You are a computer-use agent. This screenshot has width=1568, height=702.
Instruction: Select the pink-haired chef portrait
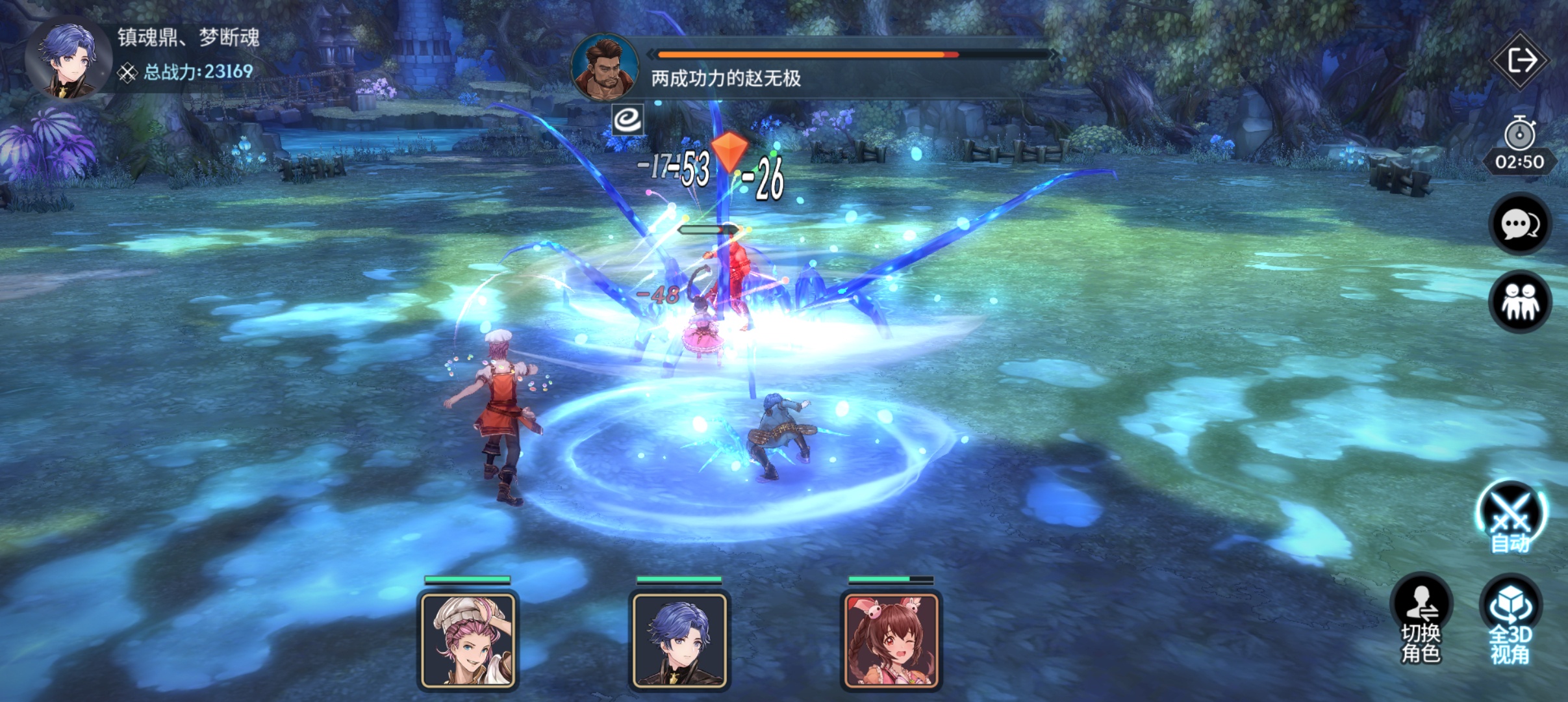(x=468, y=640)
